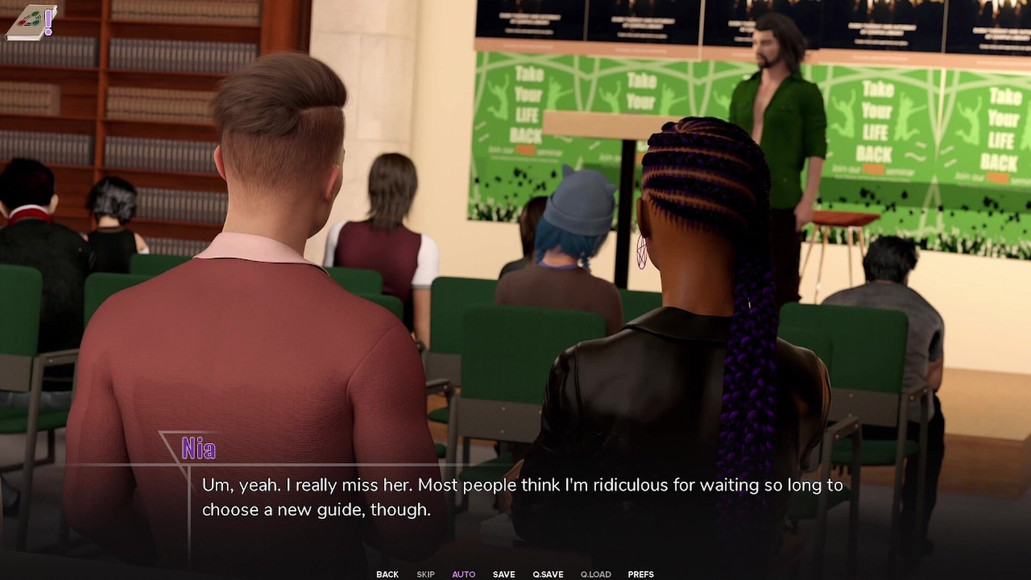Go back using the BACK button

(387, 574)
